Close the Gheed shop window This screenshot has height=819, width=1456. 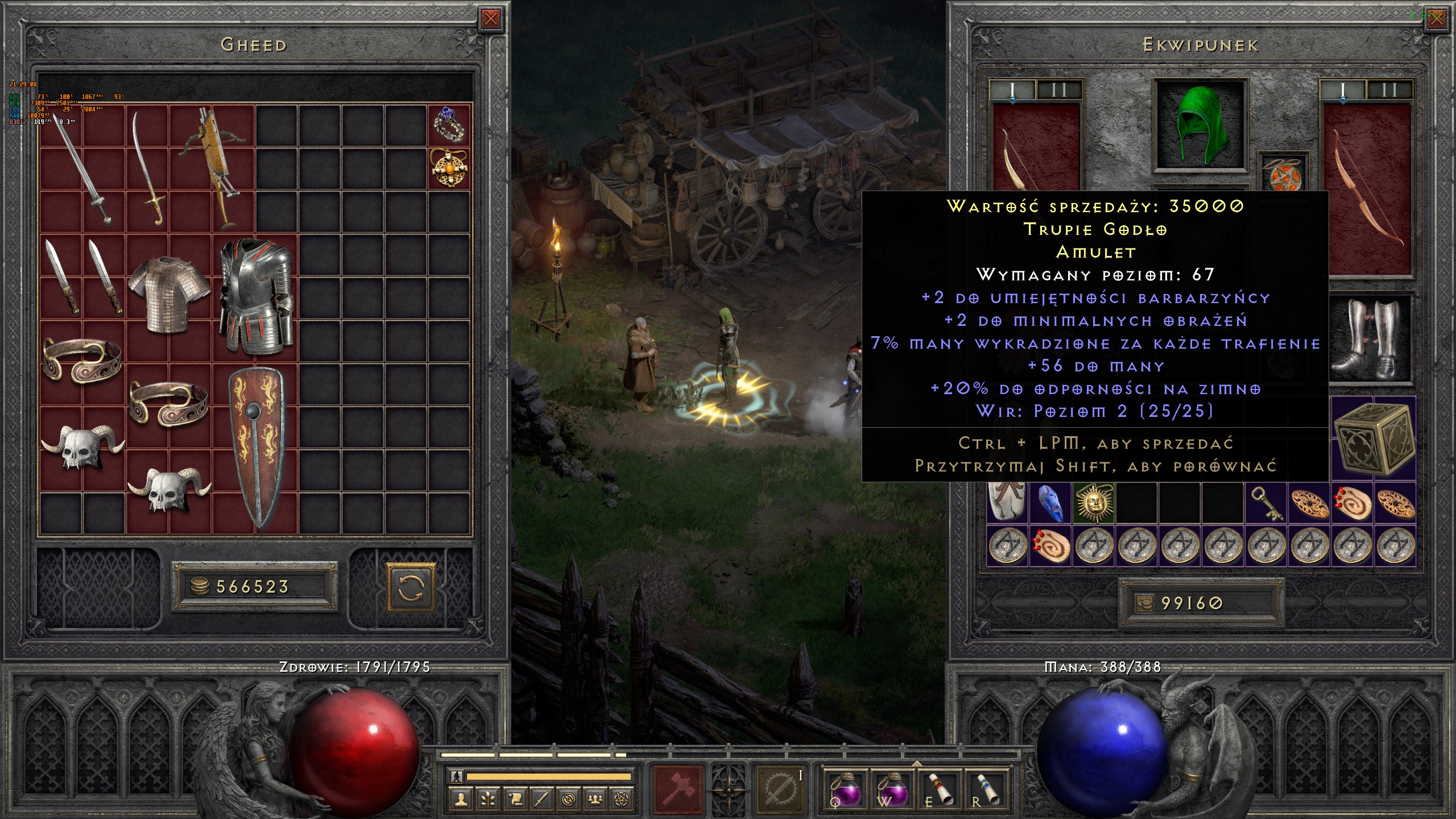(x=490, y=19)
